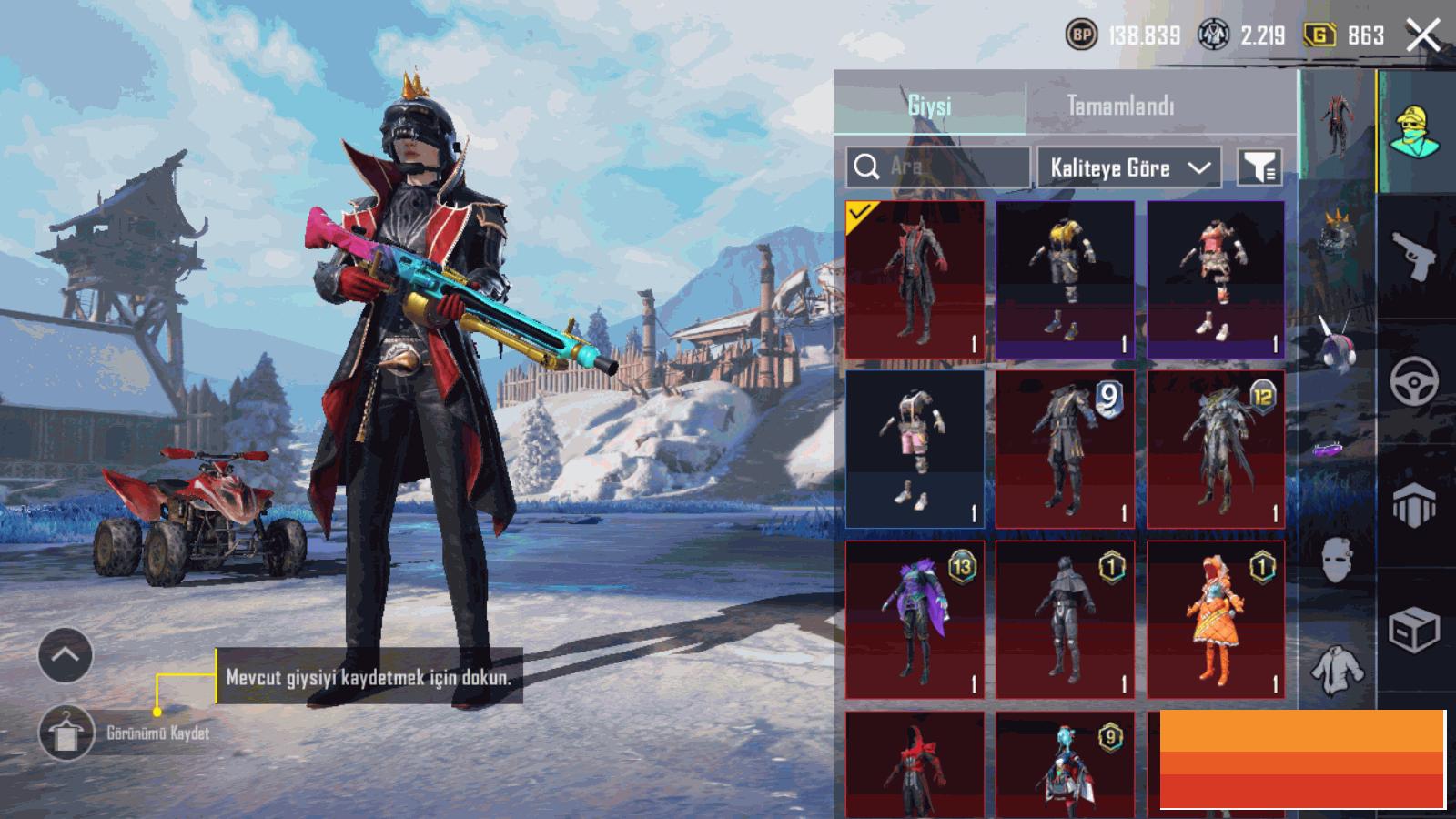1456x819 pixels.
Task: Choose the yellow shirt outfit tile
Action: click(x=1065, y=279)
